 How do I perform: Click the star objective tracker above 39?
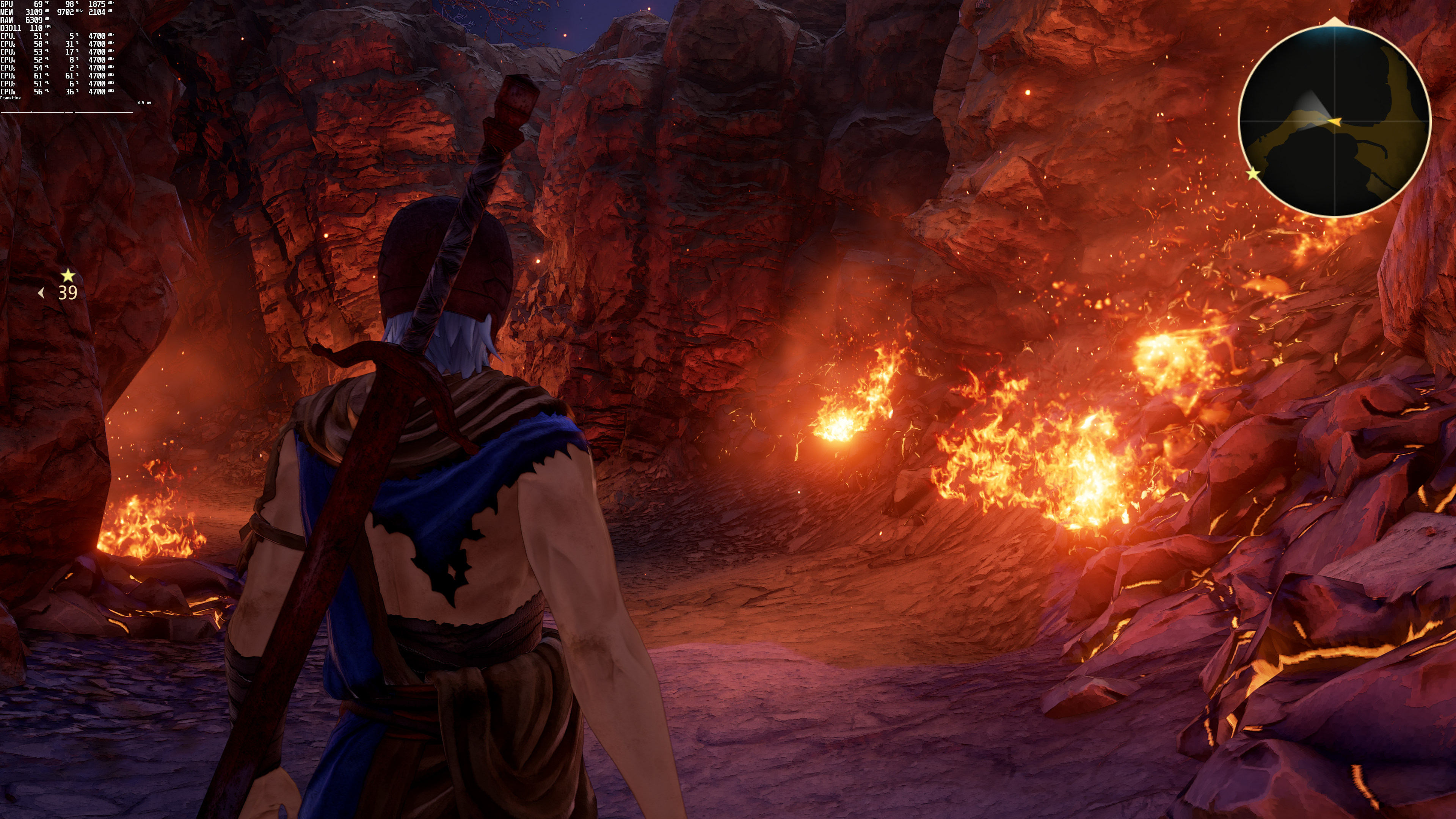point(68,276)
